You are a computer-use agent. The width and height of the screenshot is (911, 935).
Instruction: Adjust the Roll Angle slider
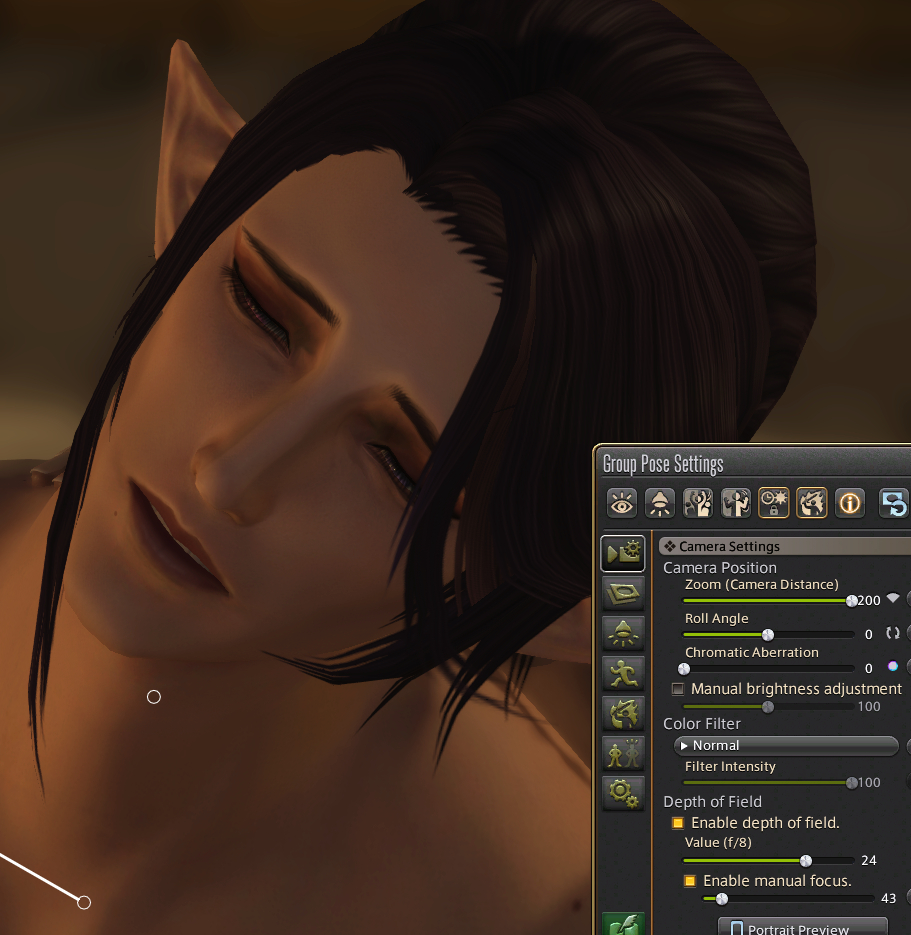click(767, 635)
